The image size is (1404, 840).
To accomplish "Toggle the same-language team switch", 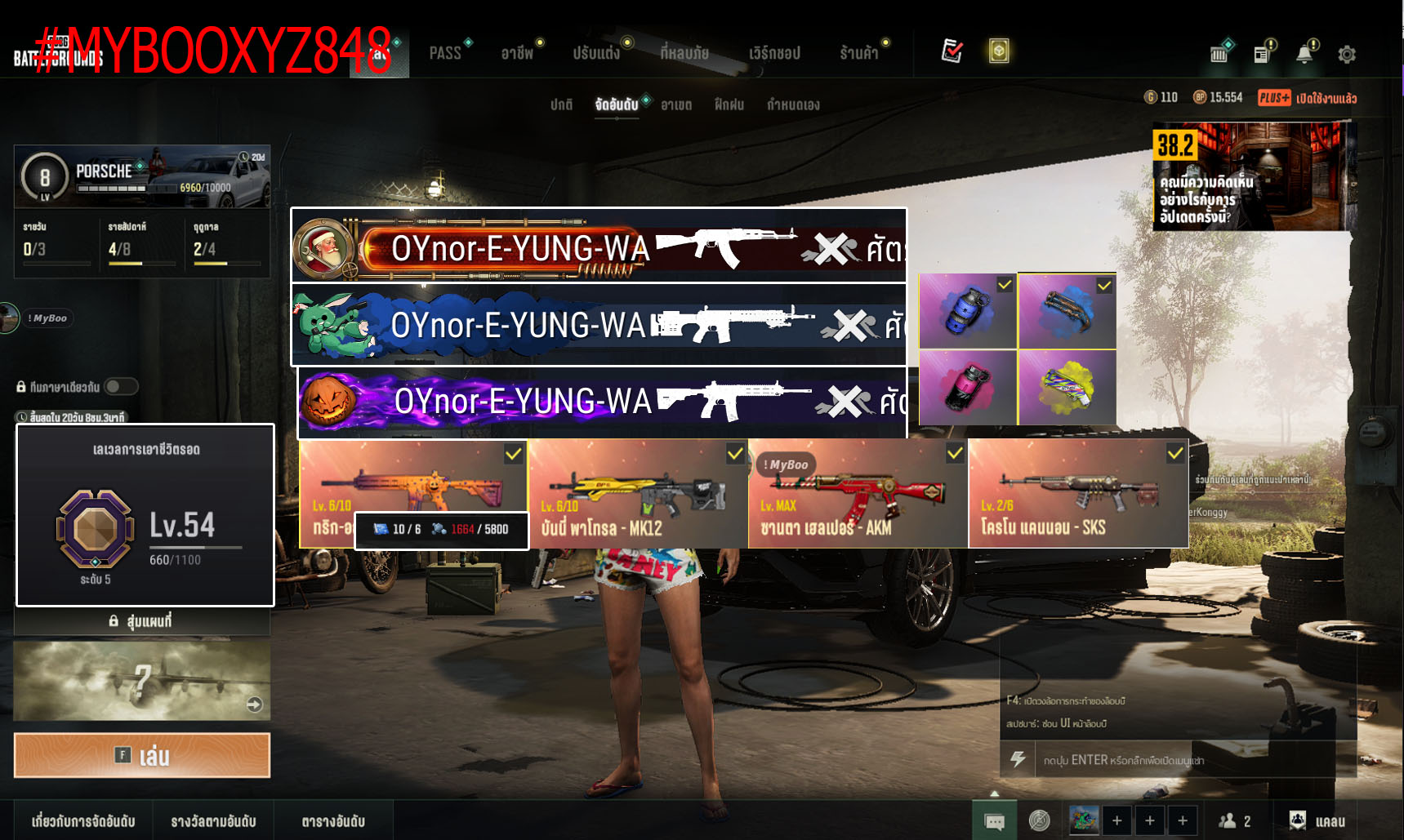I will 121,386.
